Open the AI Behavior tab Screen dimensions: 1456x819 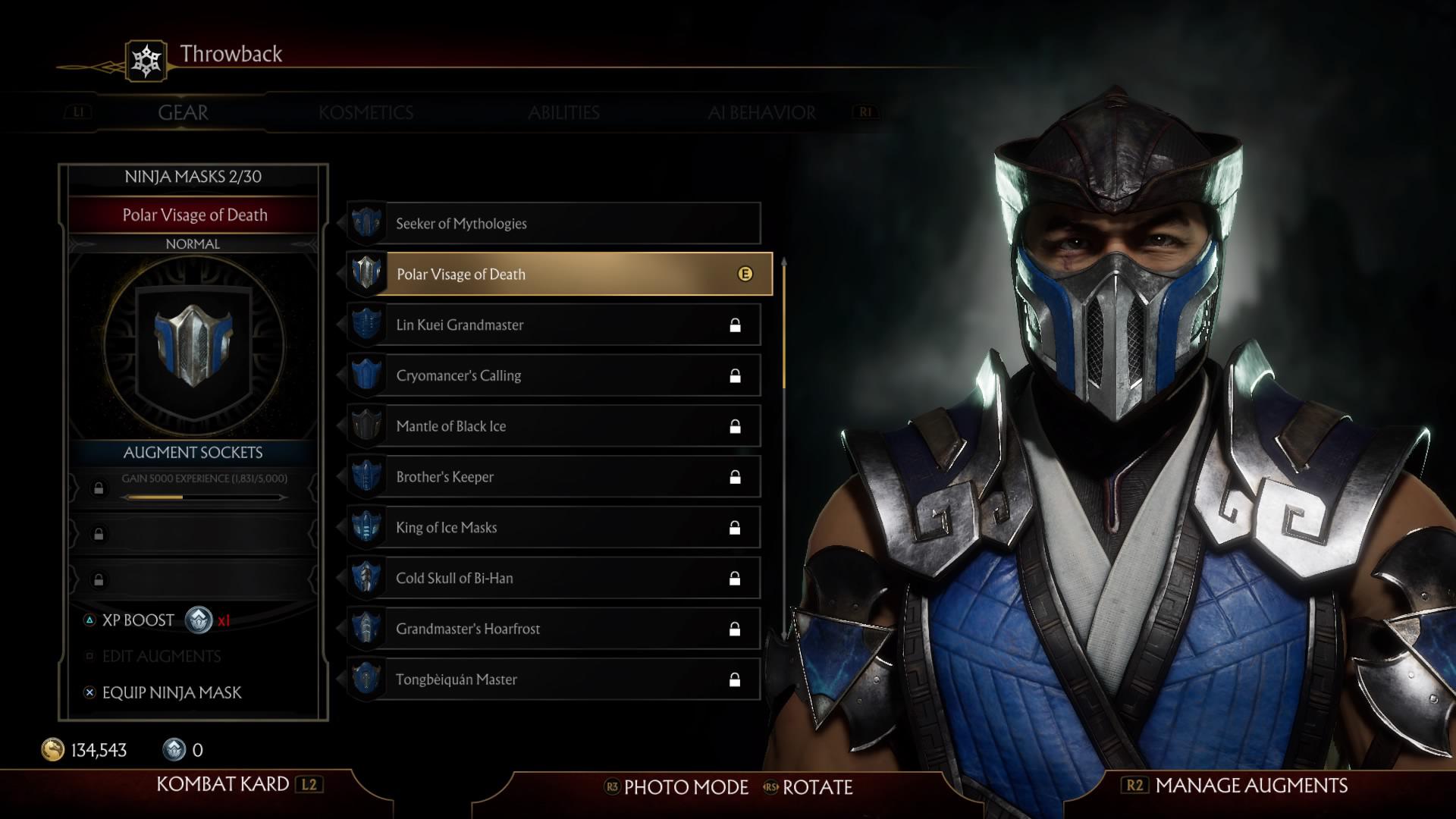tap(761, 113)
